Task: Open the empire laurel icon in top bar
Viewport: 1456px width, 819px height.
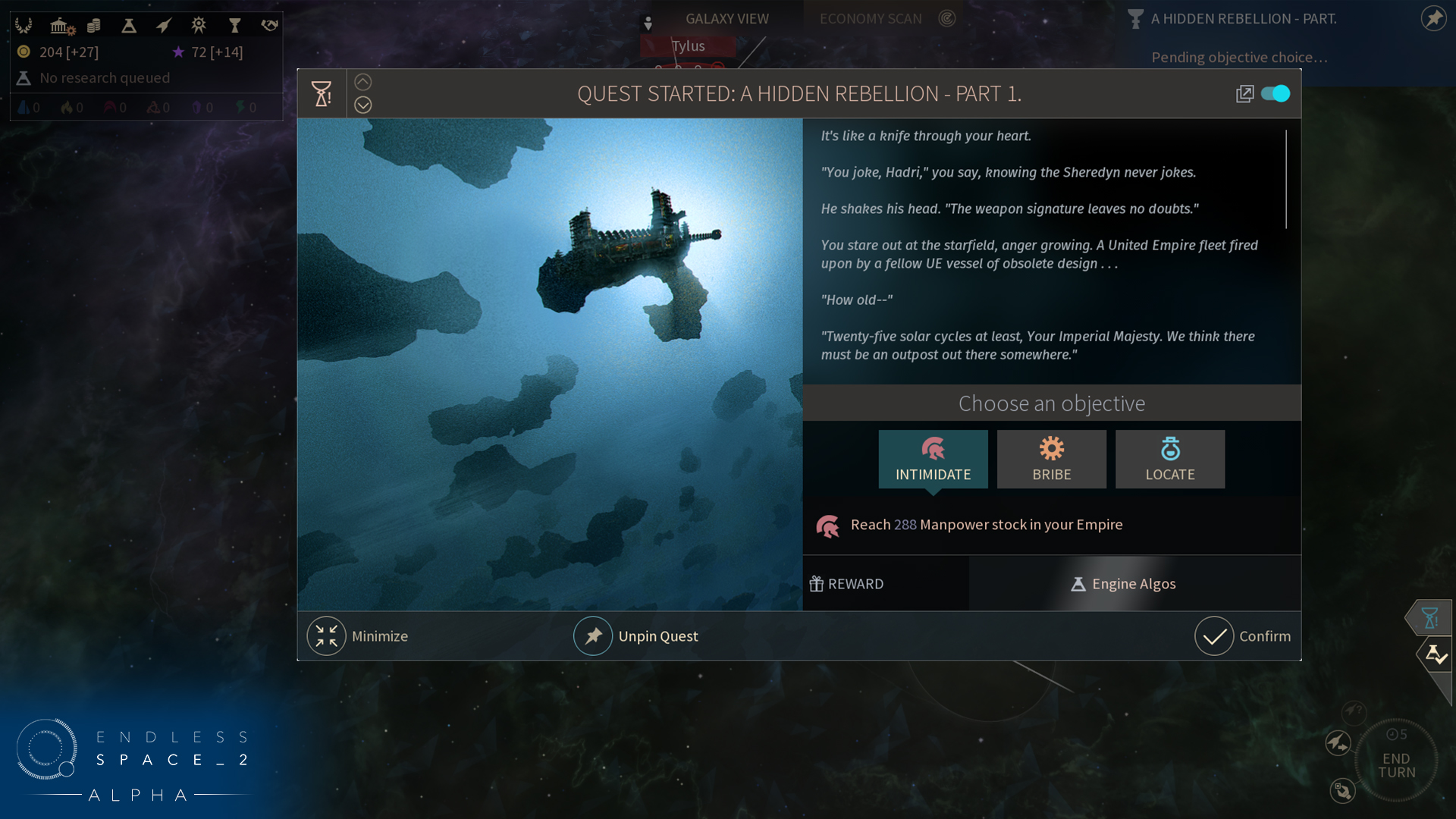Action: point(24,26)
